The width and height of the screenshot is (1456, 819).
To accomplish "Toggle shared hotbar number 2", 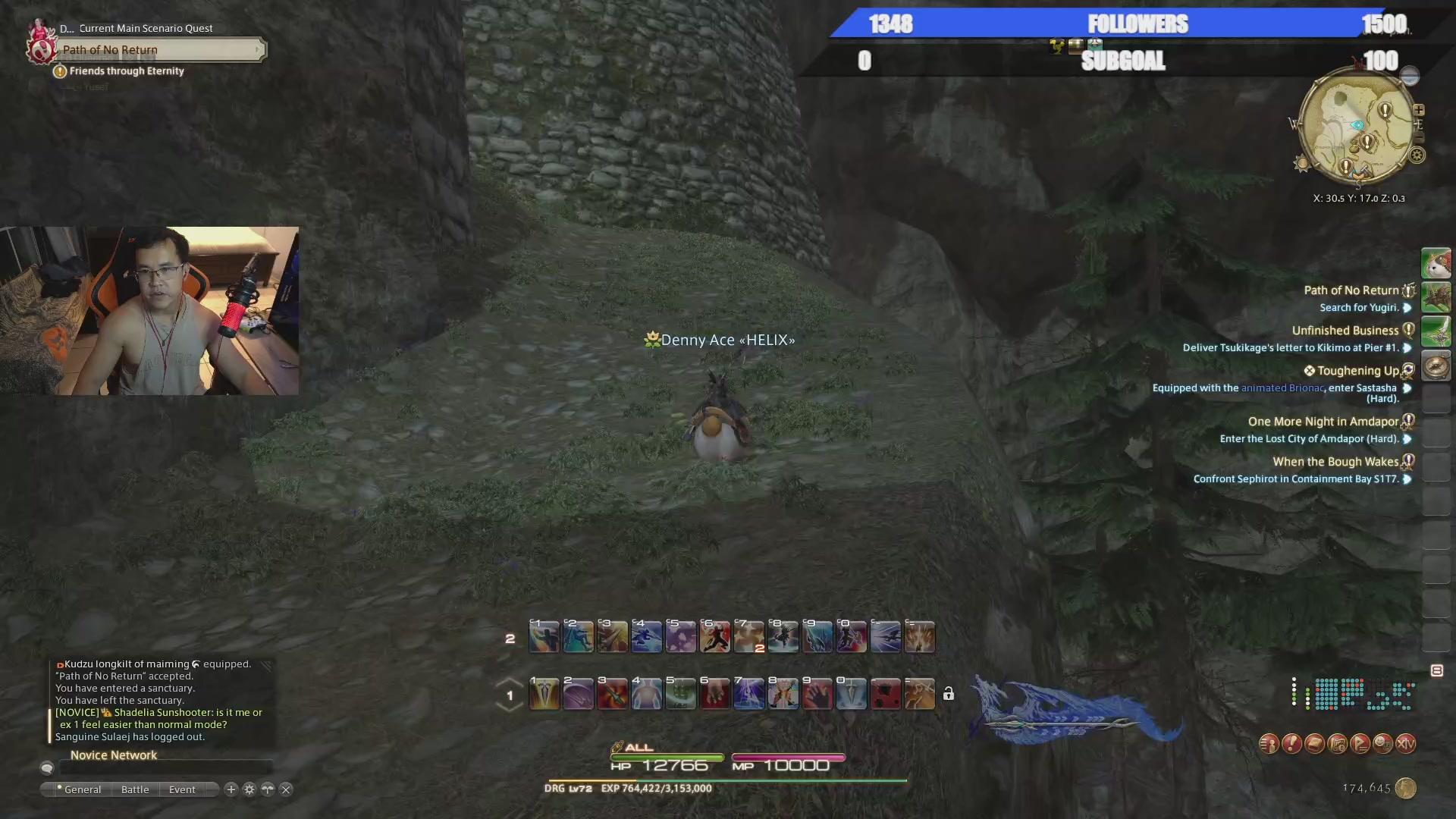I will coord(509,638).
